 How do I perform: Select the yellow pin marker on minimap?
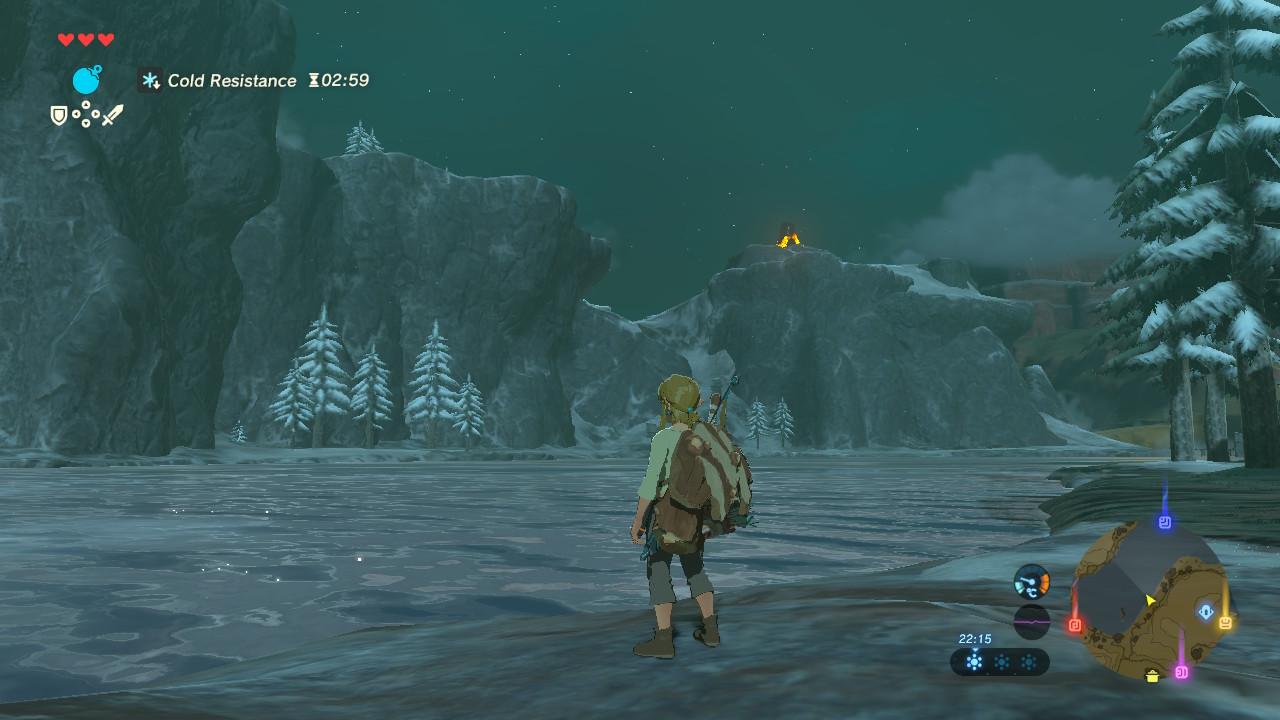point(1225,622)
